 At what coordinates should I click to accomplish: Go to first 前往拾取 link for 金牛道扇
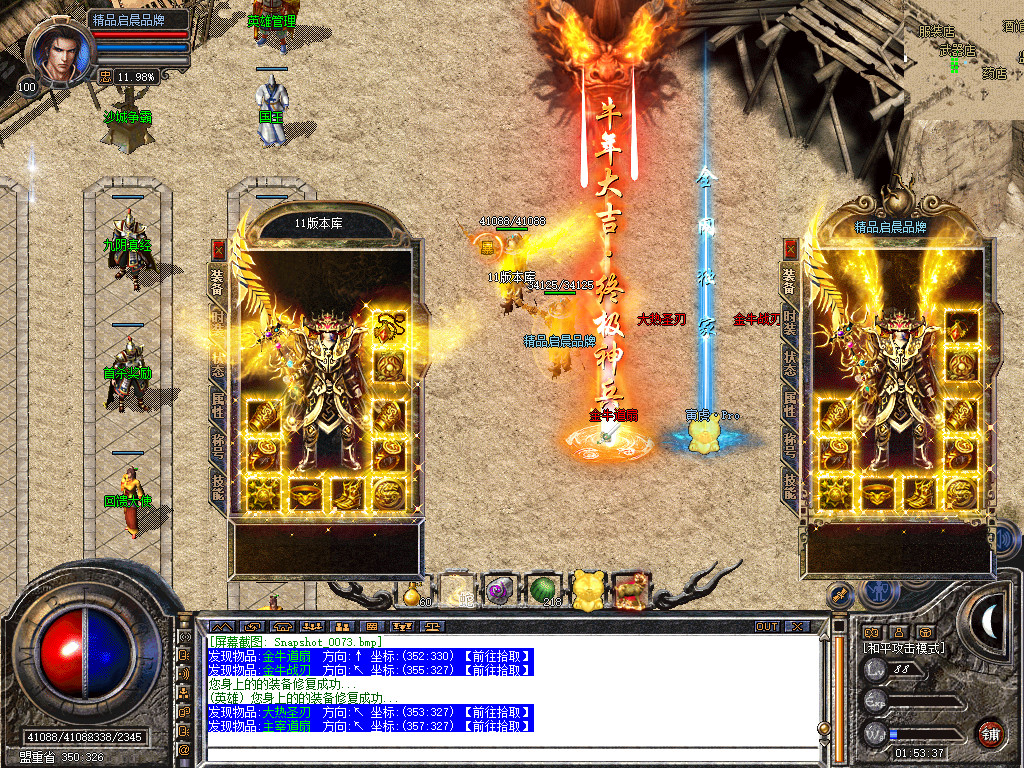pos(497,656)
